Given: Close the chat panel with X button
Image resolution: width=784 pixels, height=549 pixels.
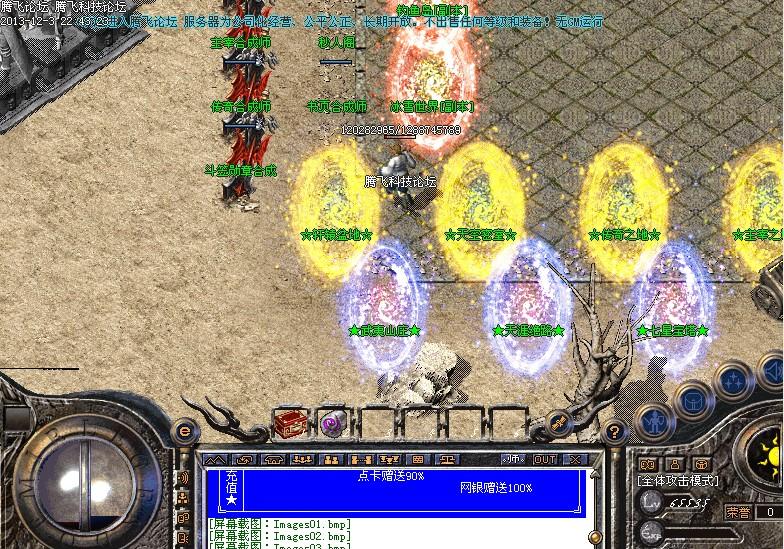Looking at the screenshot, I should coord(573,459).
